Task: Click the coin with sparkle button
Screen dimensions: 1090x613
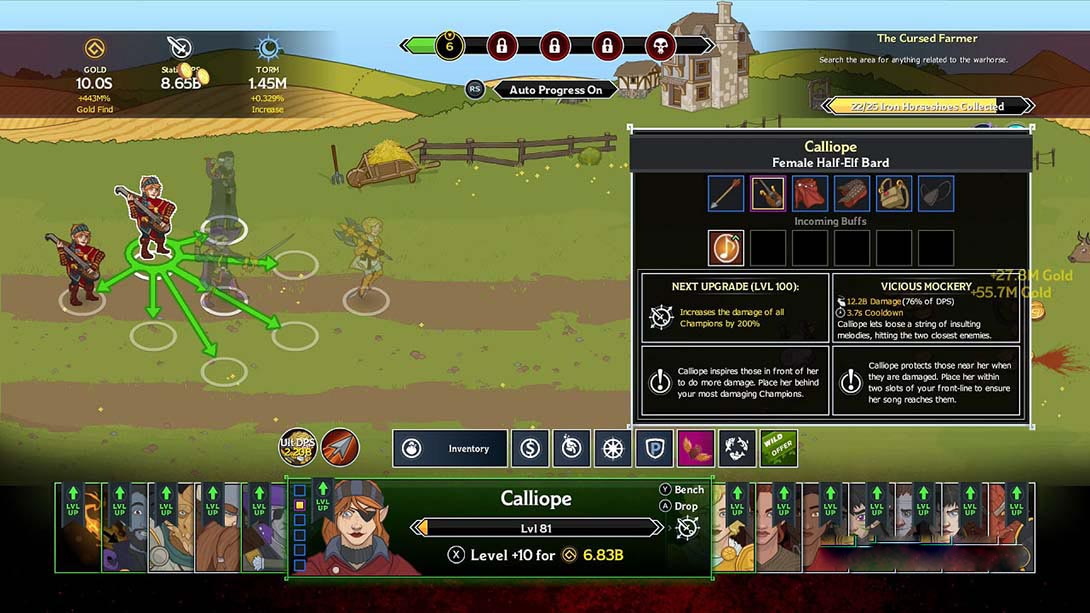Action: pos(571,449)
